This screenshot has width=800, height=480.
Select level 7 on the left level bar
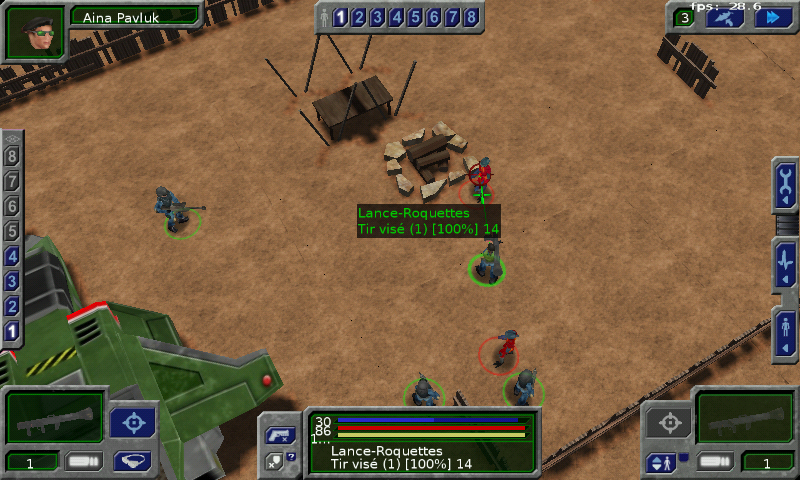[12, 181]
